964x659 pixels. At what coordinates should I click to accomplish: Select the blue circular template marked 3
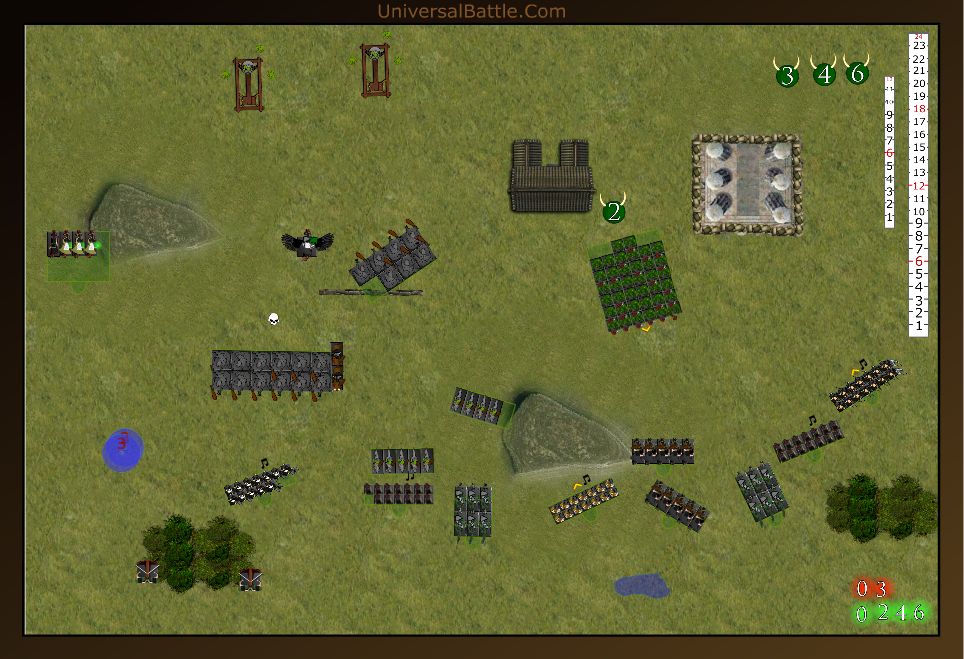tap(123, 449)
